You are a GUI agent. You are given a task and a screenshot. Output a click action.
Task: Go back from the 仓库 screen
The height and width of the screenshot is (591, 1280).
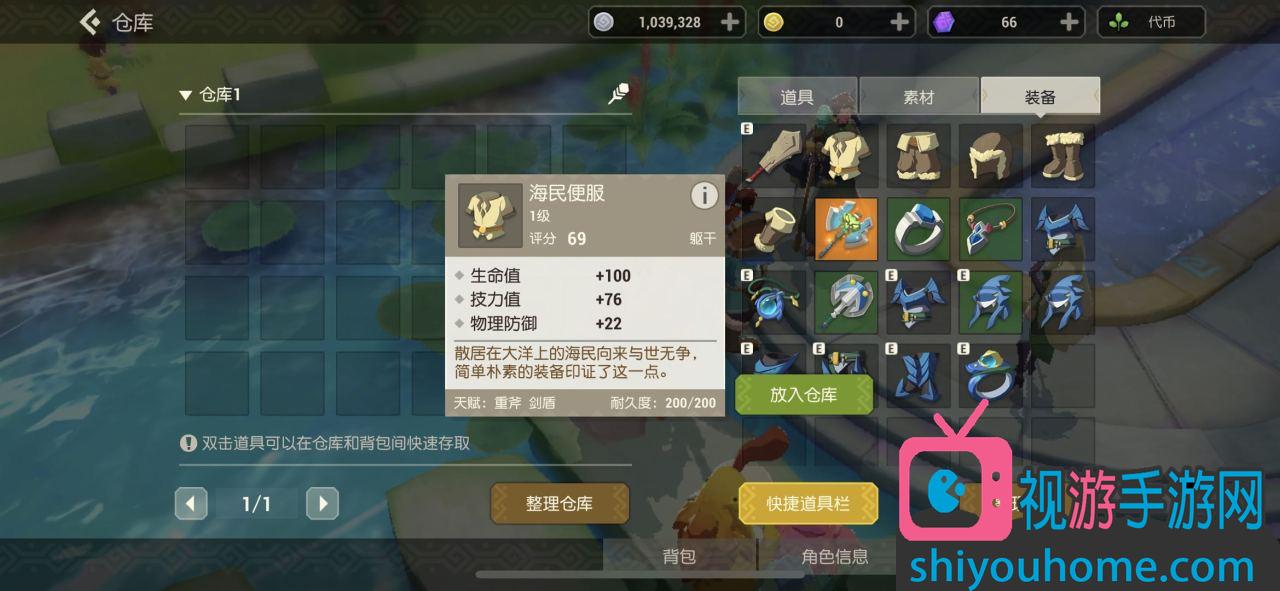92,22
